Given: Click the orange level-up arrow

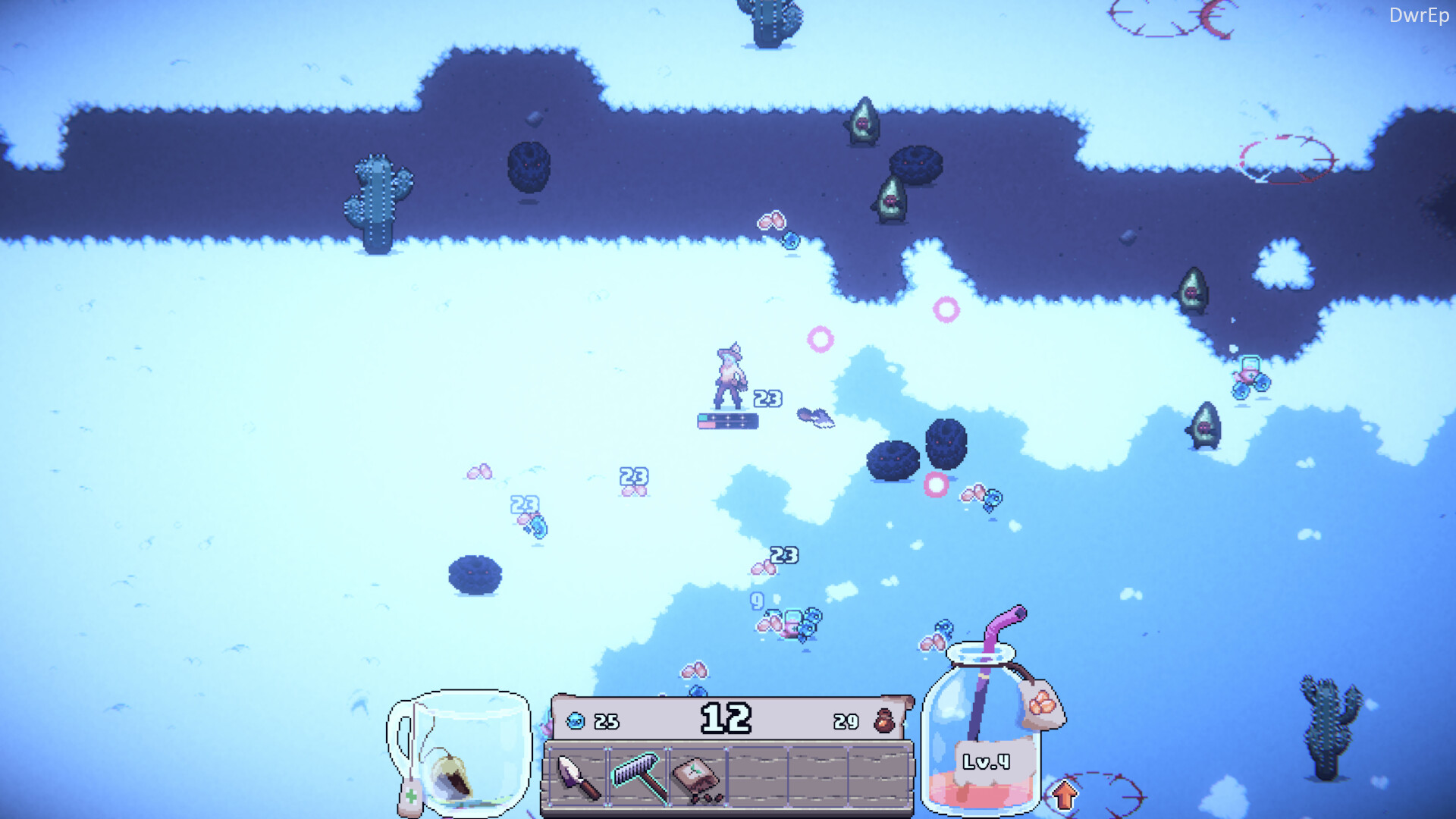Looking at the screenshot, I should 1064,793.
